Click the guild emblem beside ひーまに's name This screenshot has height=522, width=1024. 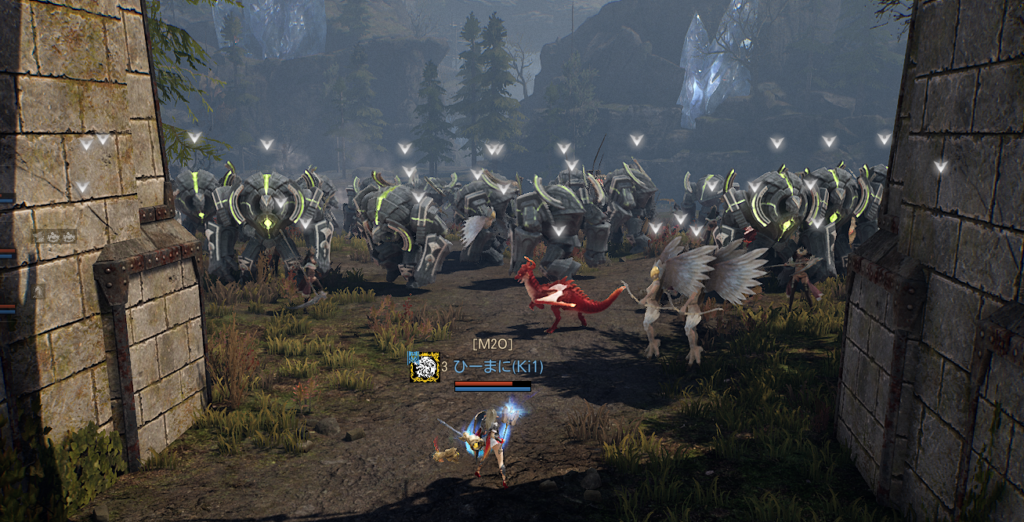424,367
